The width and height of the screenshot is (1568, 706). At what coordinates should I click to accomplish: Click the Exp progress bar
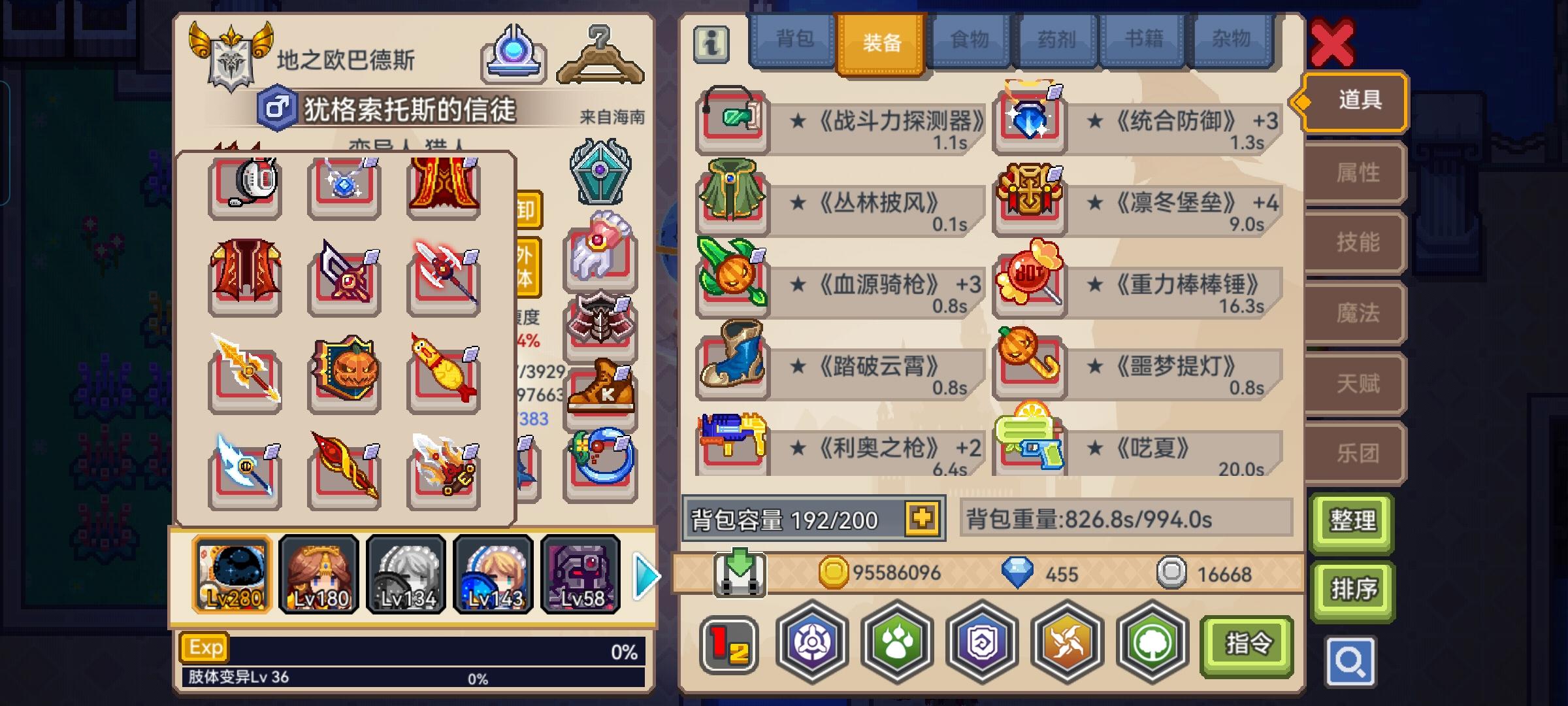pos(418,646)
